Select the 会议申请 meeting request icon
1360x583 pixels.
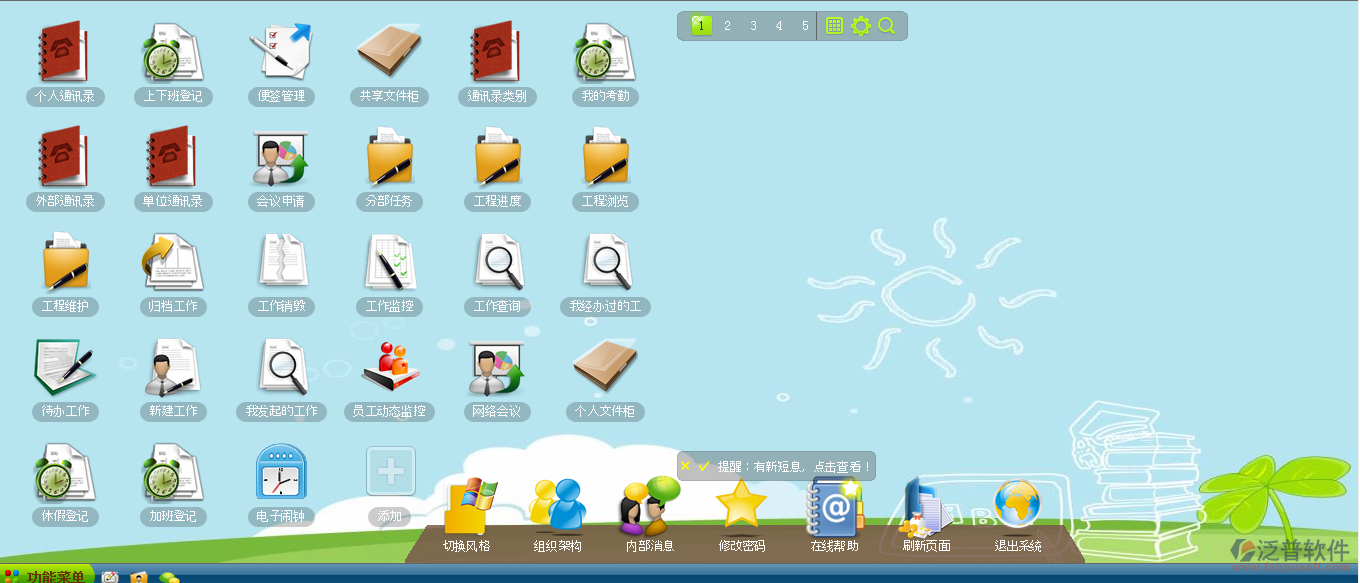(281, 158)
